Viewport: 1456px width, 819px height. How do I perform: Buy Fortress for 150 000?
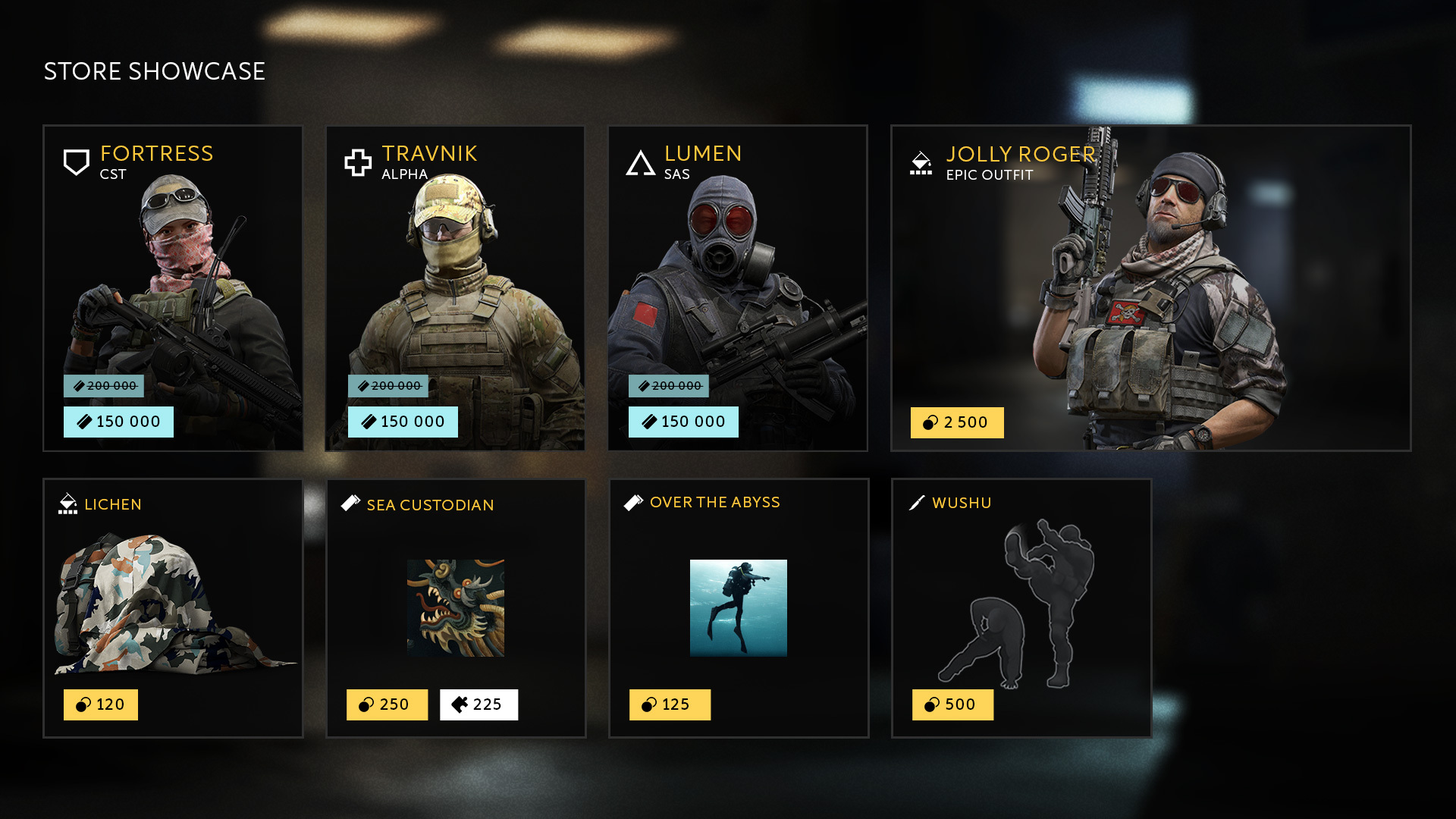point(118,422)
